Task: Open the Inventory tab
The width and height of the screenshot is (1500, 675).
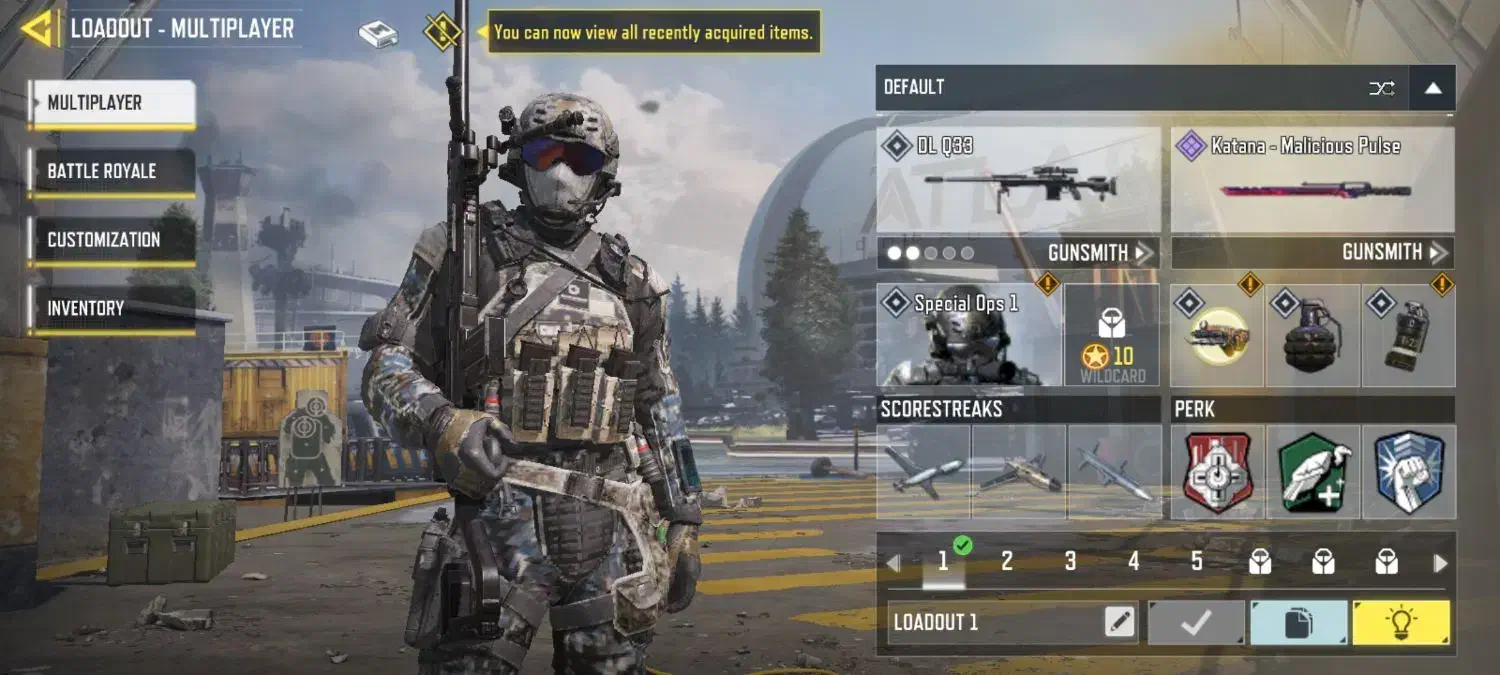Action: (x=111, y=309)
